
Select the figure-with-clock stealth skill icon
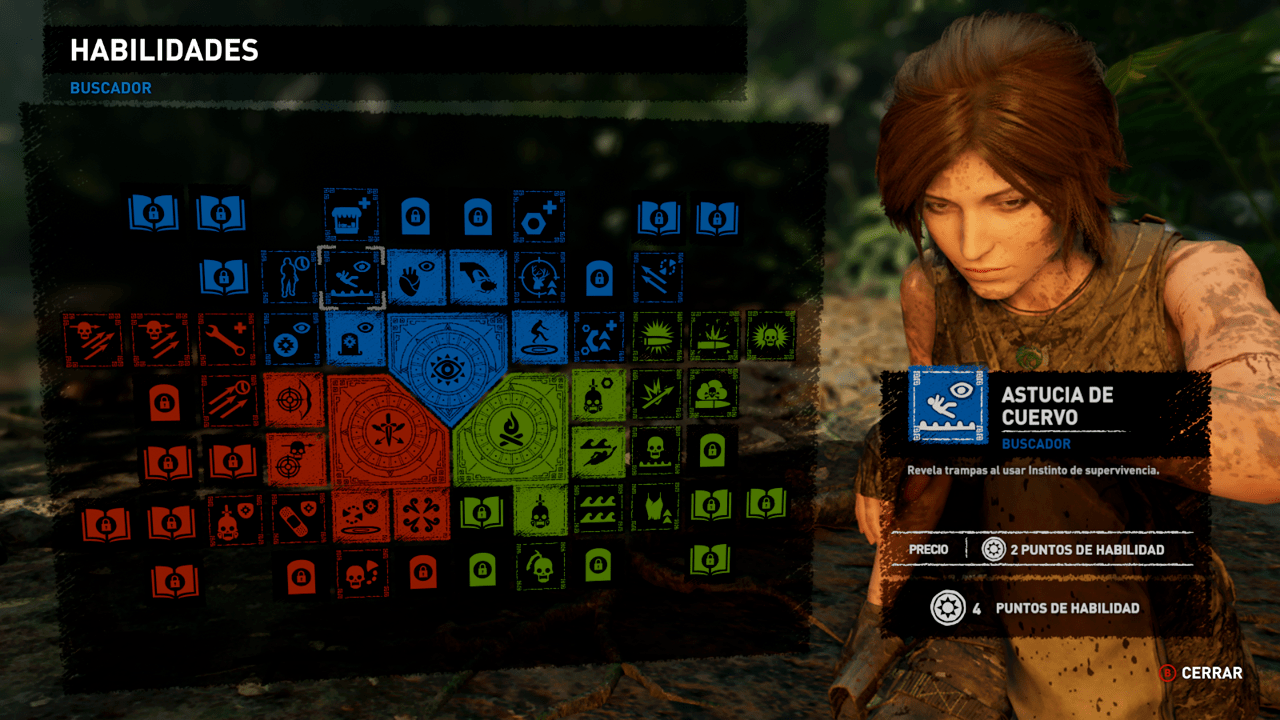pyautogui.click(x=289, y=277)
